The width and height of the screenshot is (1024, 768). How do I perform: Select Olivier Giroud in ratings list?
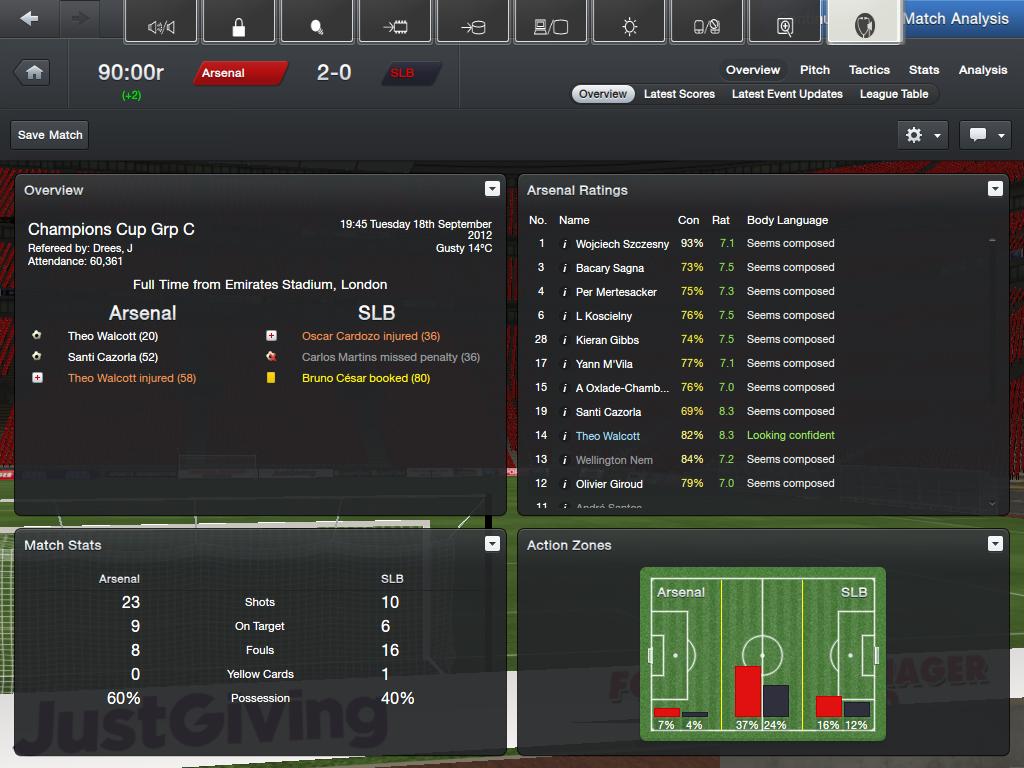[x=609, y=484]
